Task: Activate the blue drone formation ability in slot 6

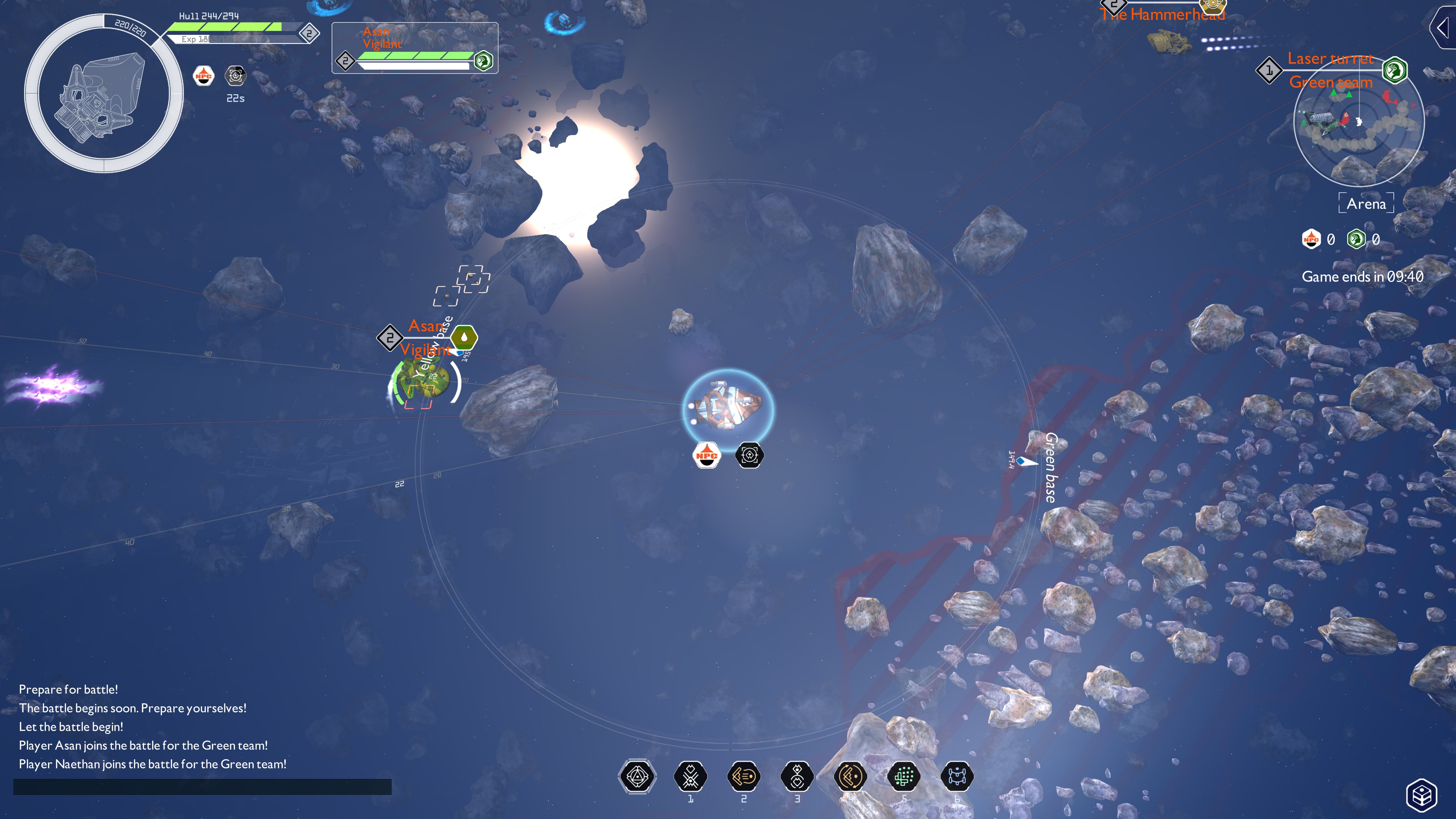Action: (x=957, y=777)
